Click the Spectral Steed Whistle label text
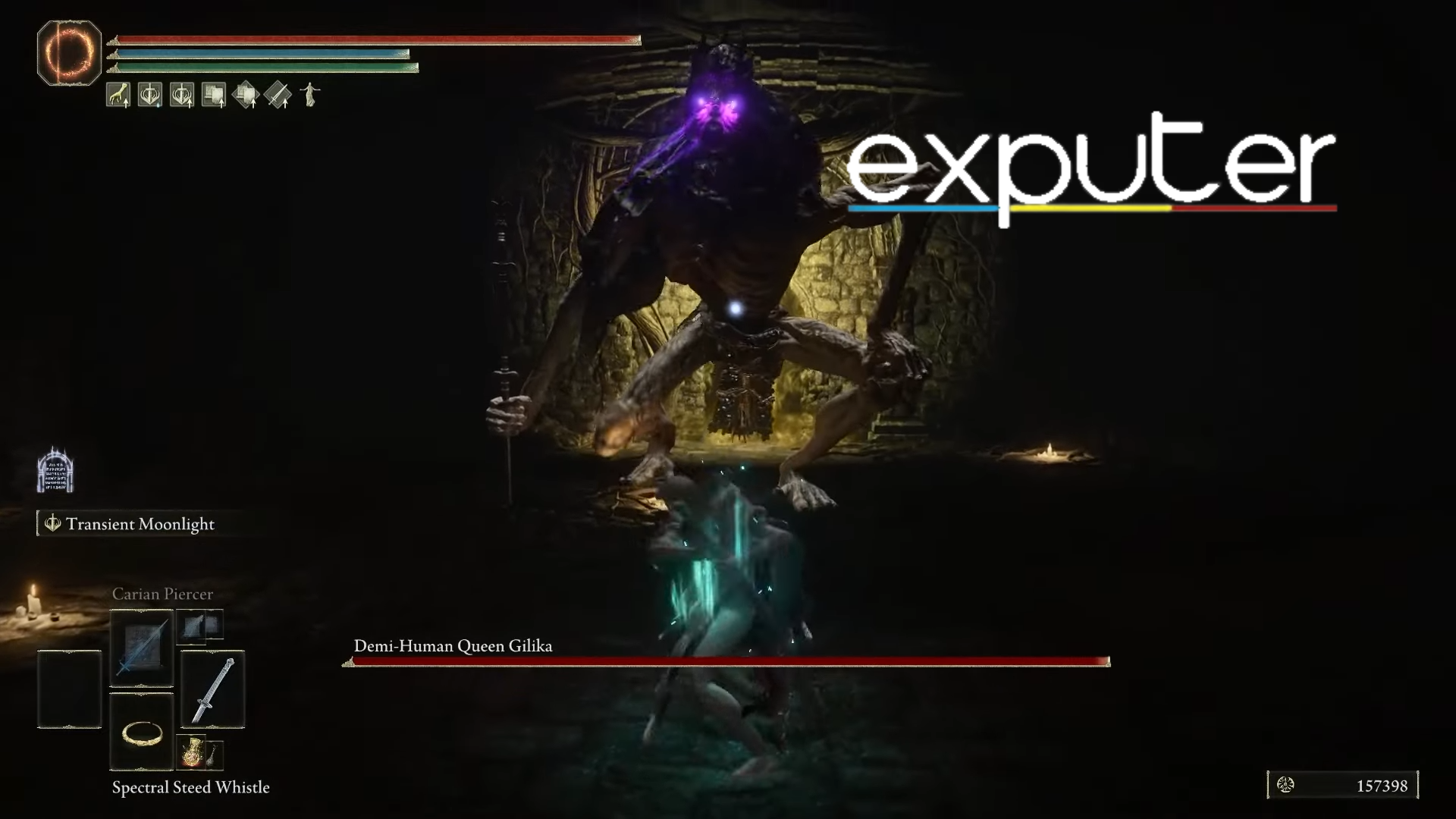Viewport: 1456px width, 819px height. (x=190, y=788)
